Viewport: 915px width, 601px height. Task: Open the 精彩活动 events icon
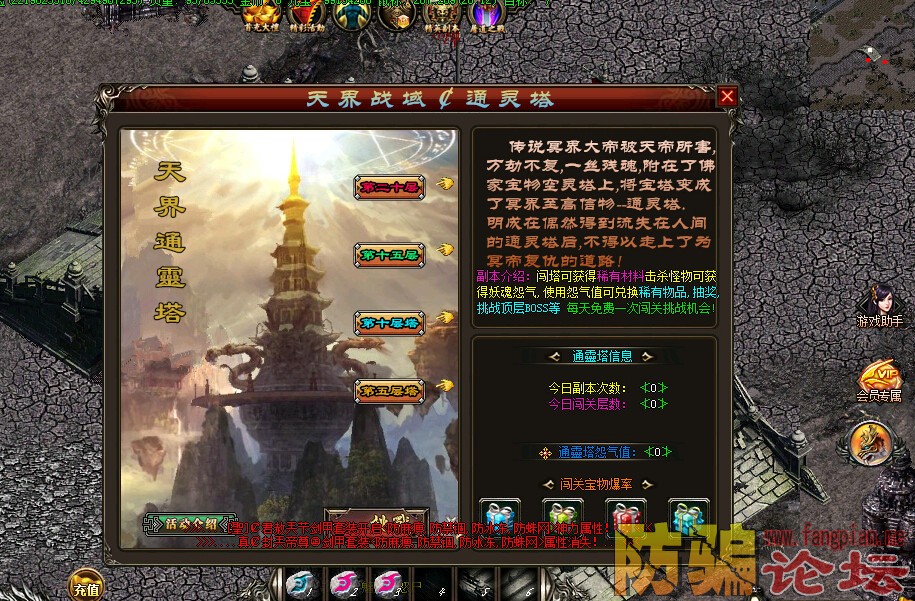point(310,15)
